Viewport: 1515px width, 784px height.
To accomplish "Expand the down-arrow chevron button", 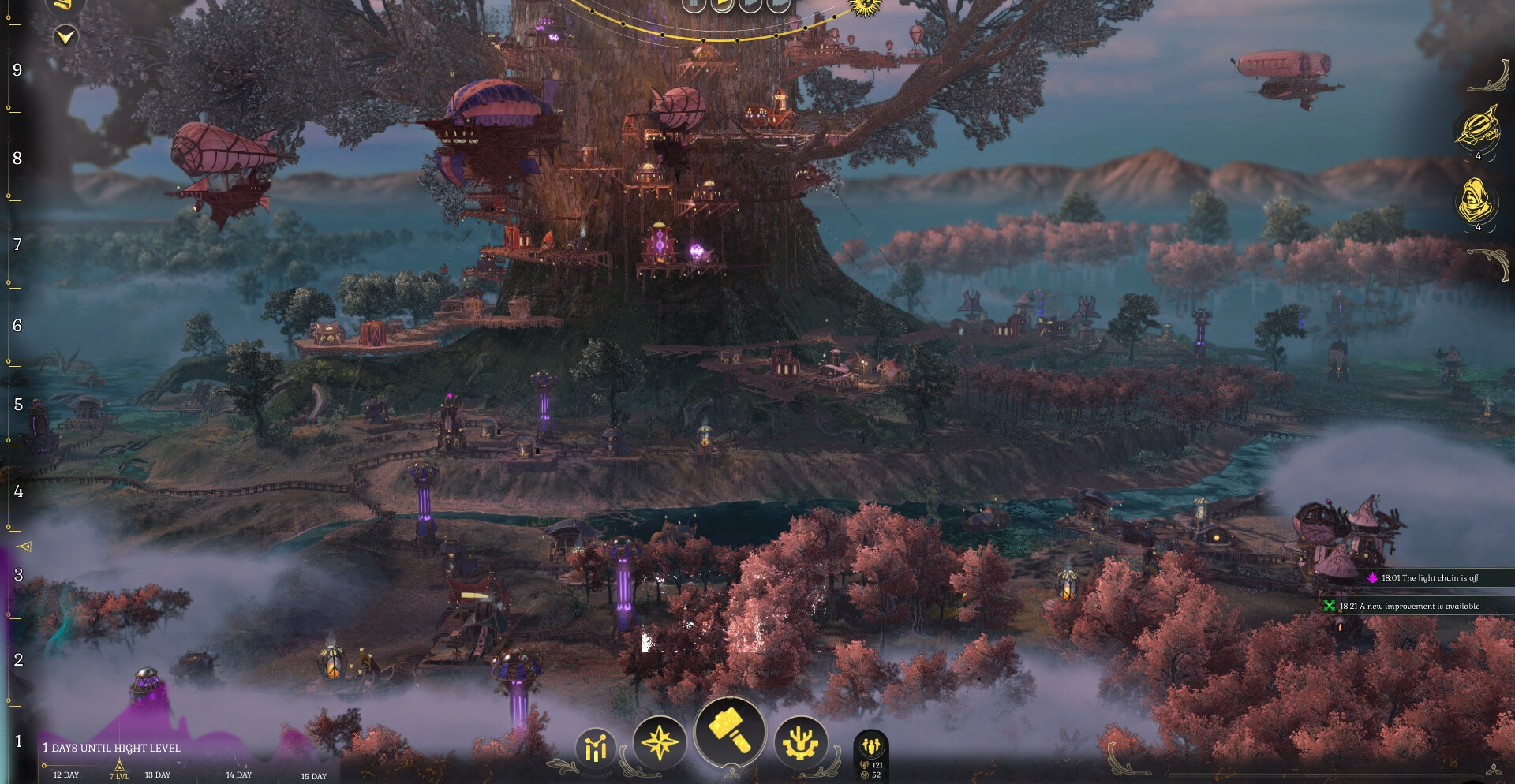I will (65, 36).
